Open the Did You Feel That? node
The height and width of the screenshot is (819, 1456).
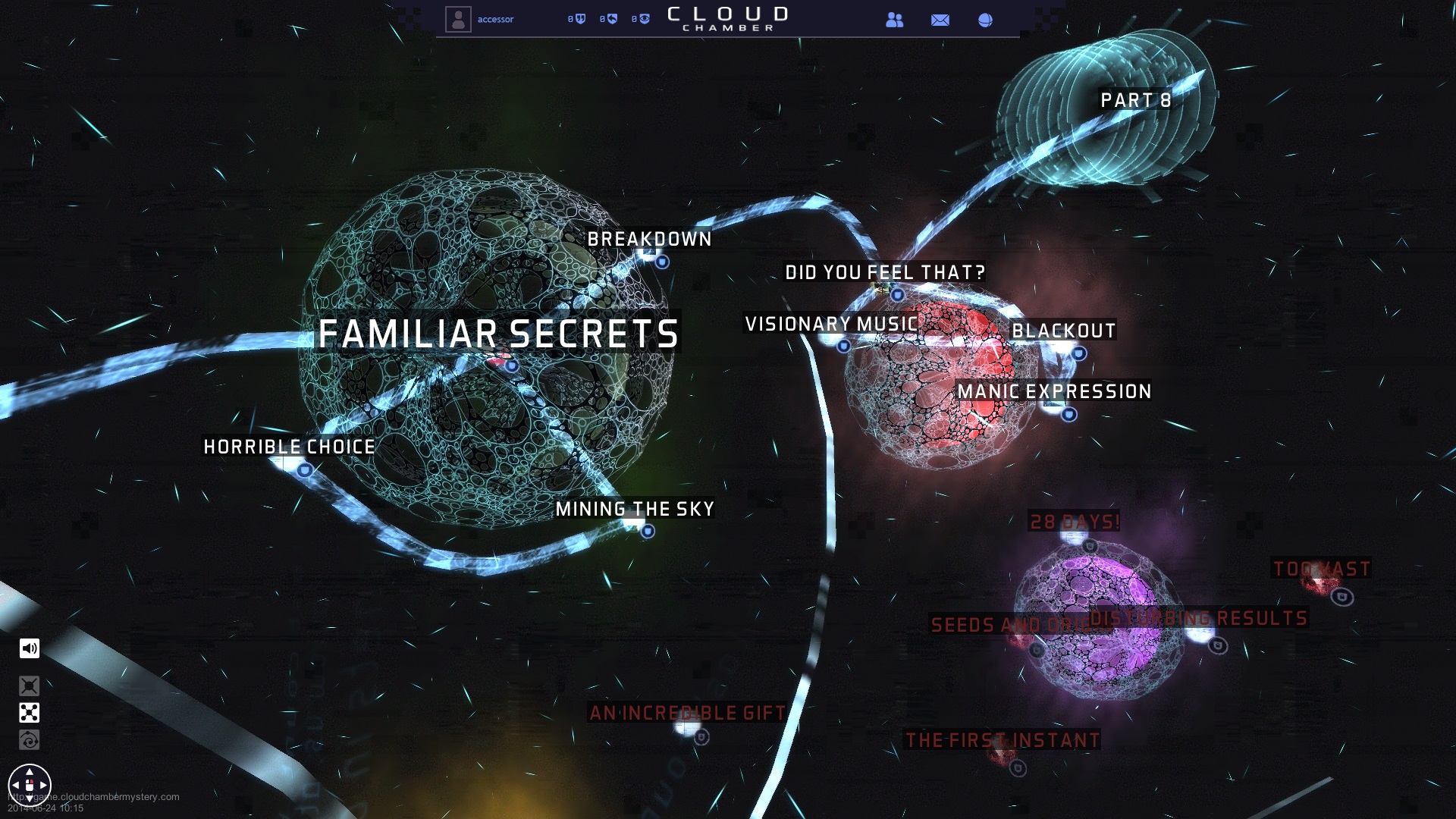pyautogui.click(x=884, y=273)
